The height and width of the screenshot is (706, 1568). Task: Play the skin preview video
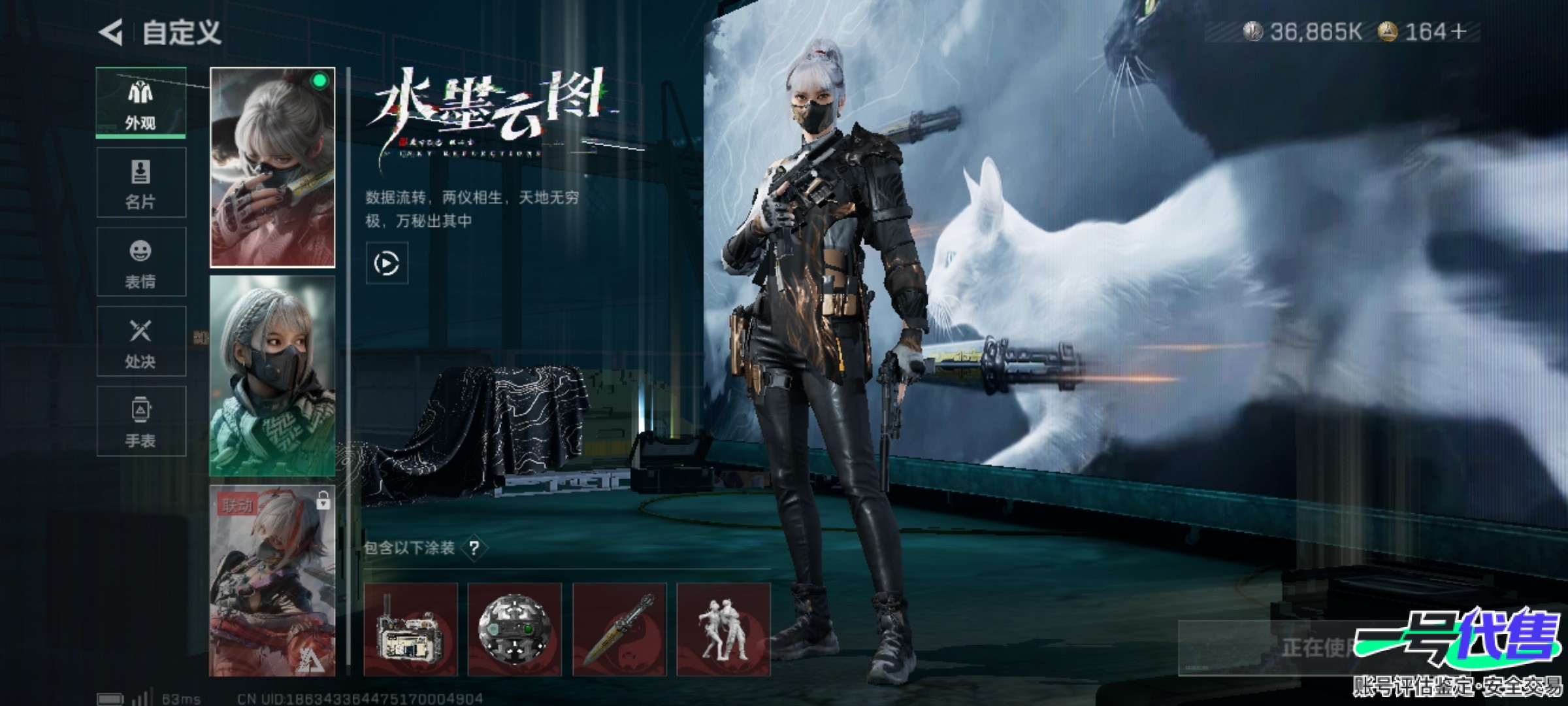click(387, 263)
